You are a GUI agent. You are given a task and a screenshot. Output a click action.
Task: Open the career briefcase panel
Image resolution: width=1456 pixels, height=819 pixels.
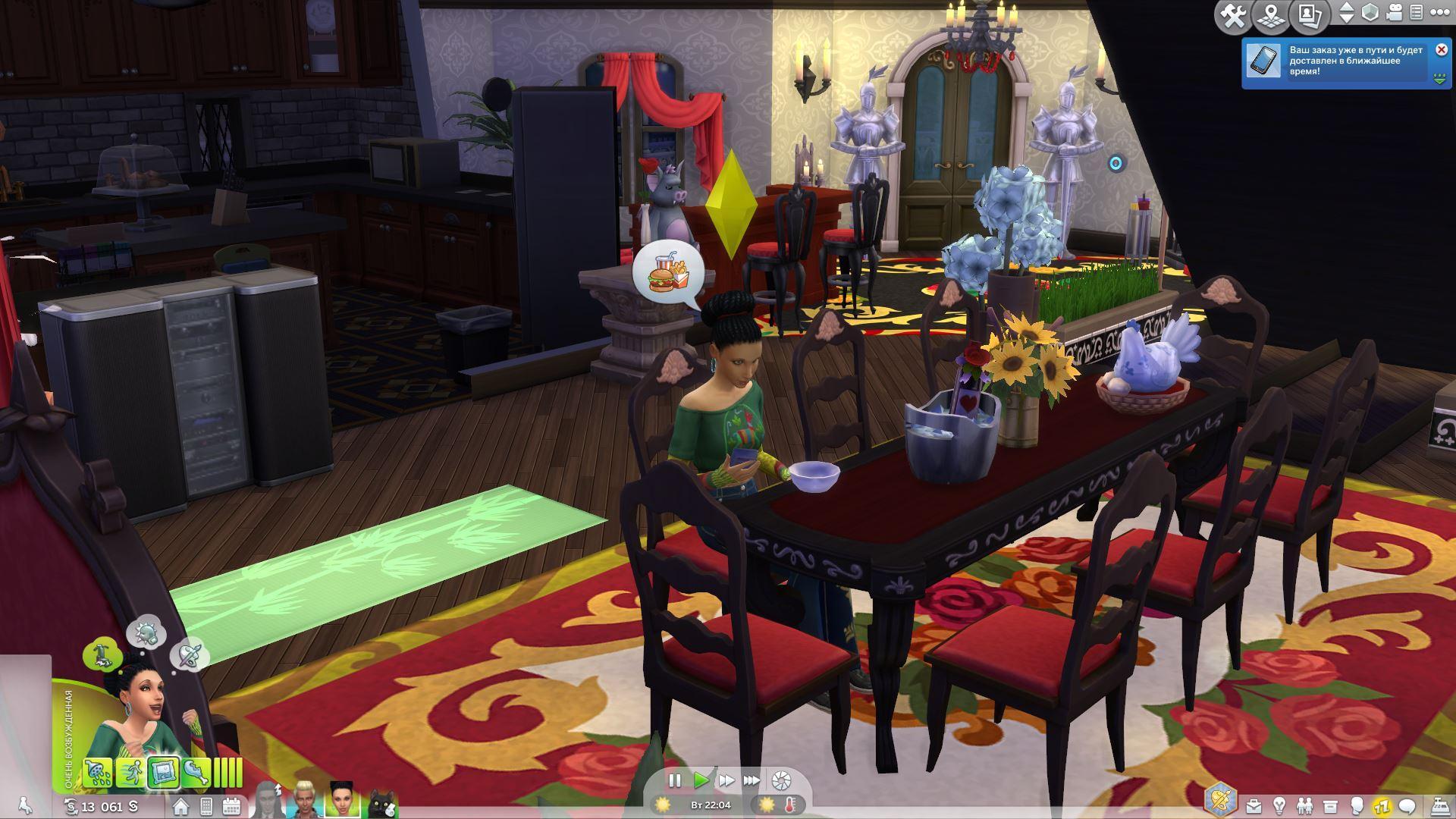[x=1254, y=805]
